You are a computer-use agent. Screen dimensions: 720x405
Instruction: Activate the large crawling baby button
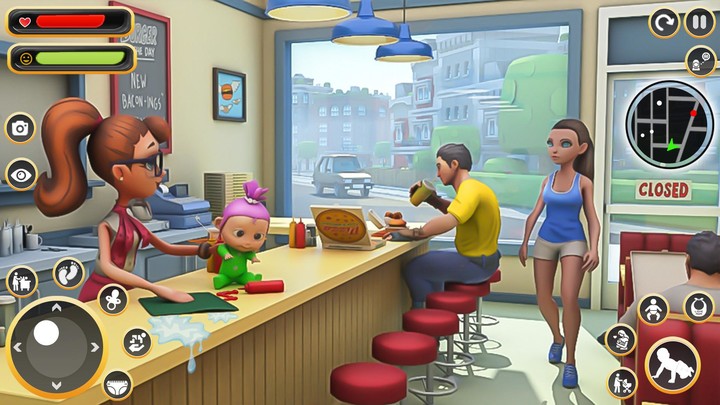[672, 366]
